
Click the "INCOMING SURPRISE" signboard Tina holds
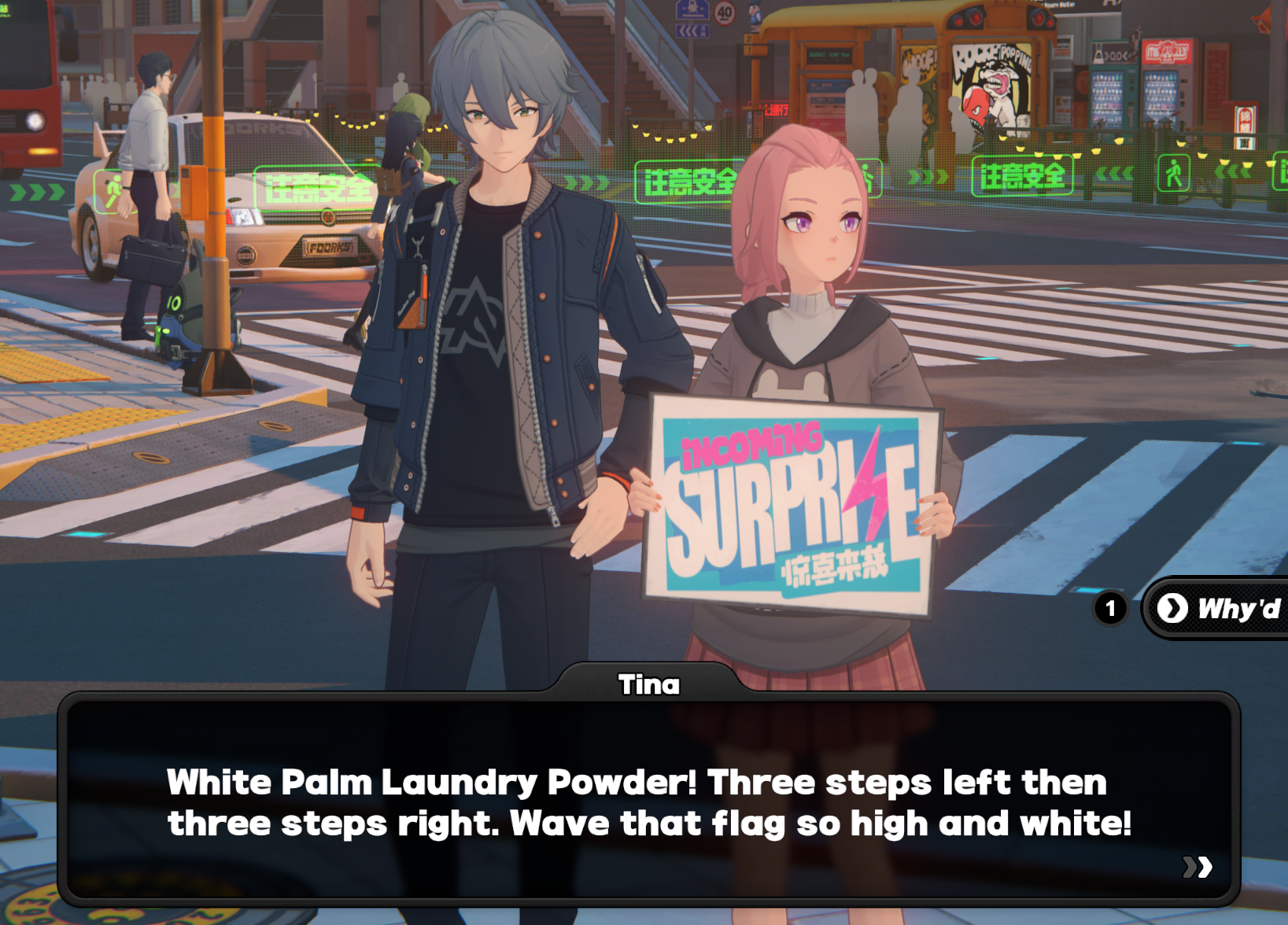click(787, 503)
